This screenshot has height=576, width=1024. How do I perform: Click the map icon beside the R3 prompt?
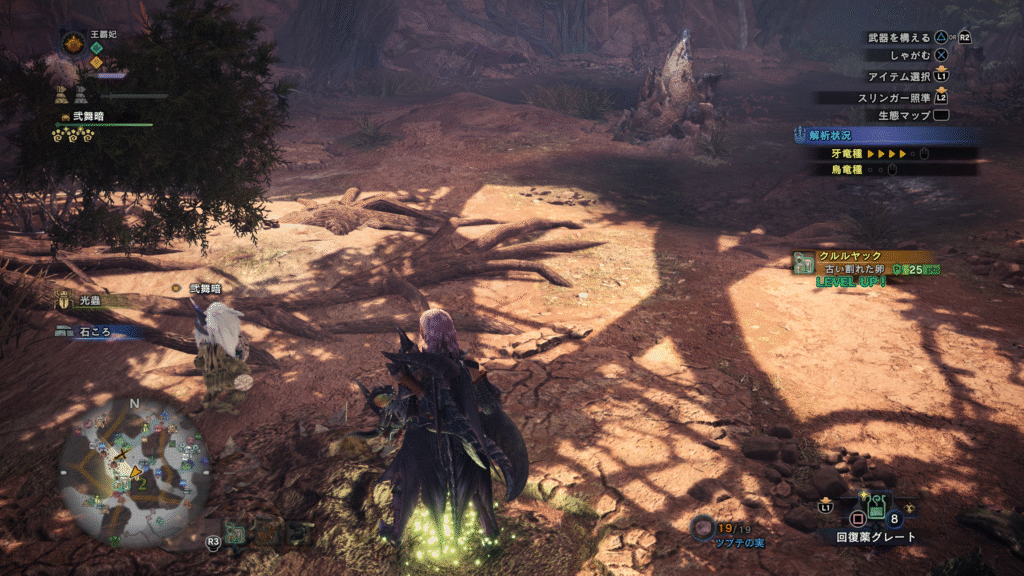pyautogui.click(x=236, y=534)
